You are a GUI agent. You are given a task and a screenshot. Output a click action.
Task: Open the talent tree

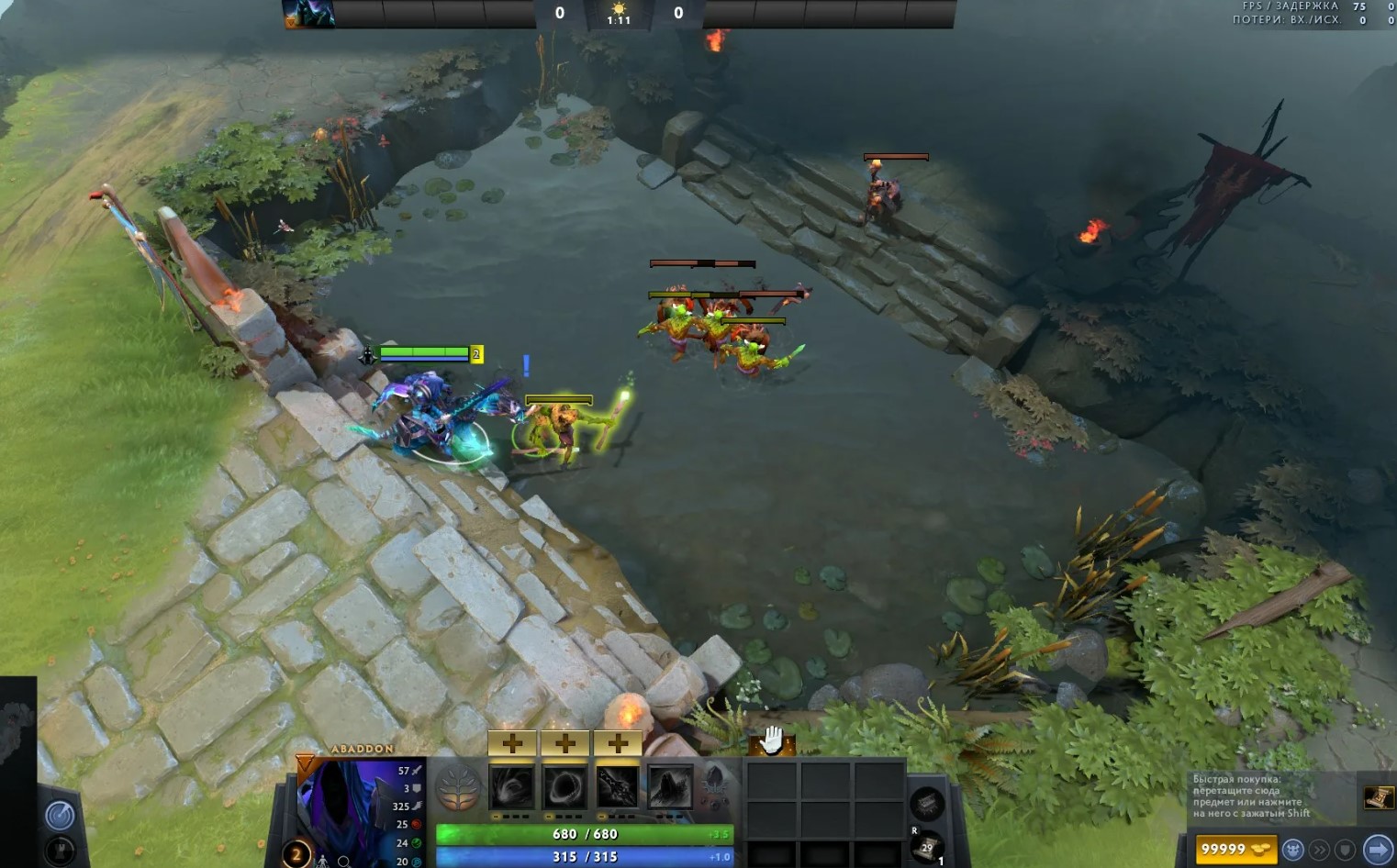click(458, 789)
